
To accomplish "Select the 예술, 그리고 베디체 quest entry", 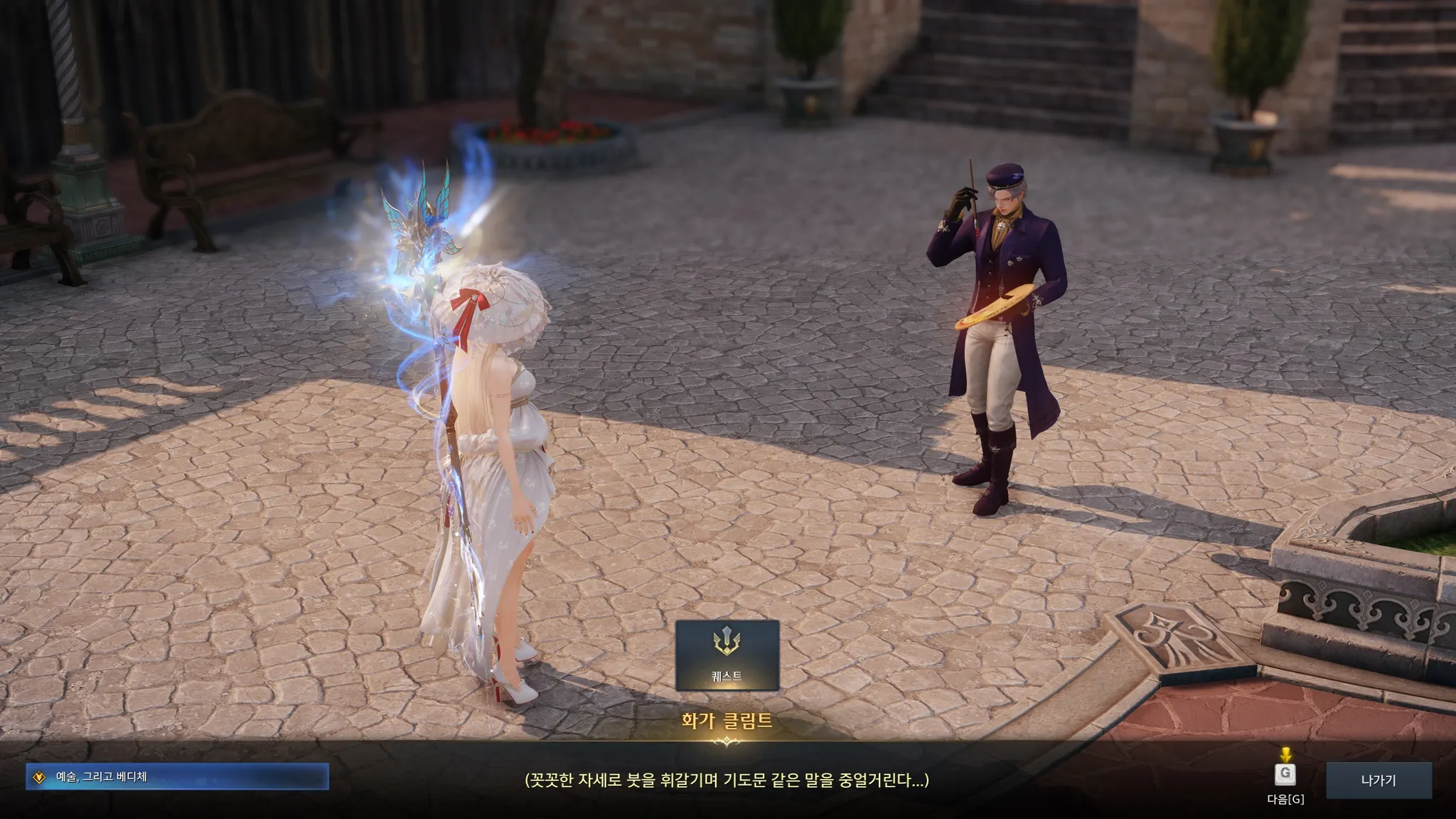I will tap(177, 776).
